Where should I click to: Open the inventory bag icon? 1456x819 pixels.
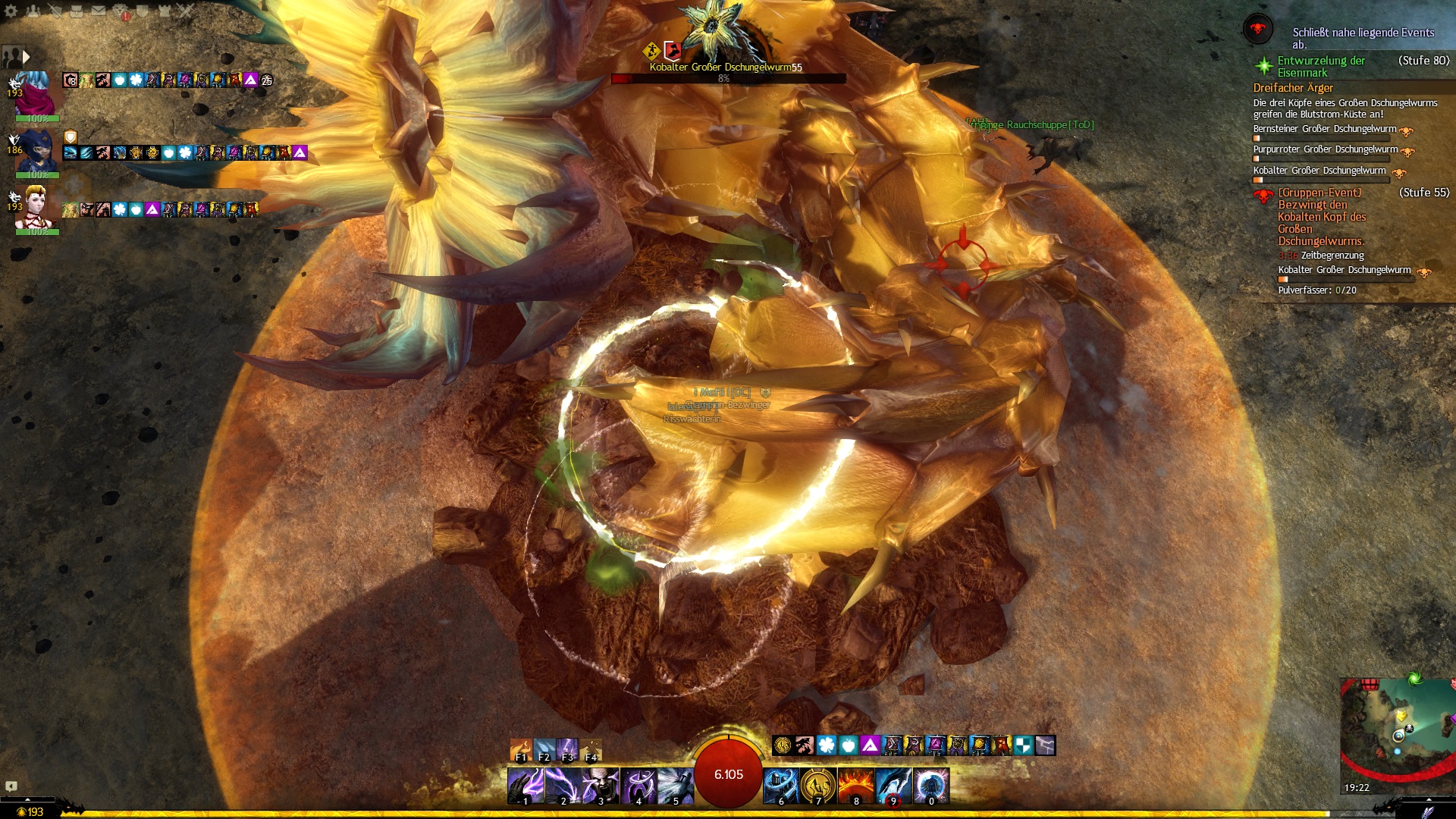77,11
